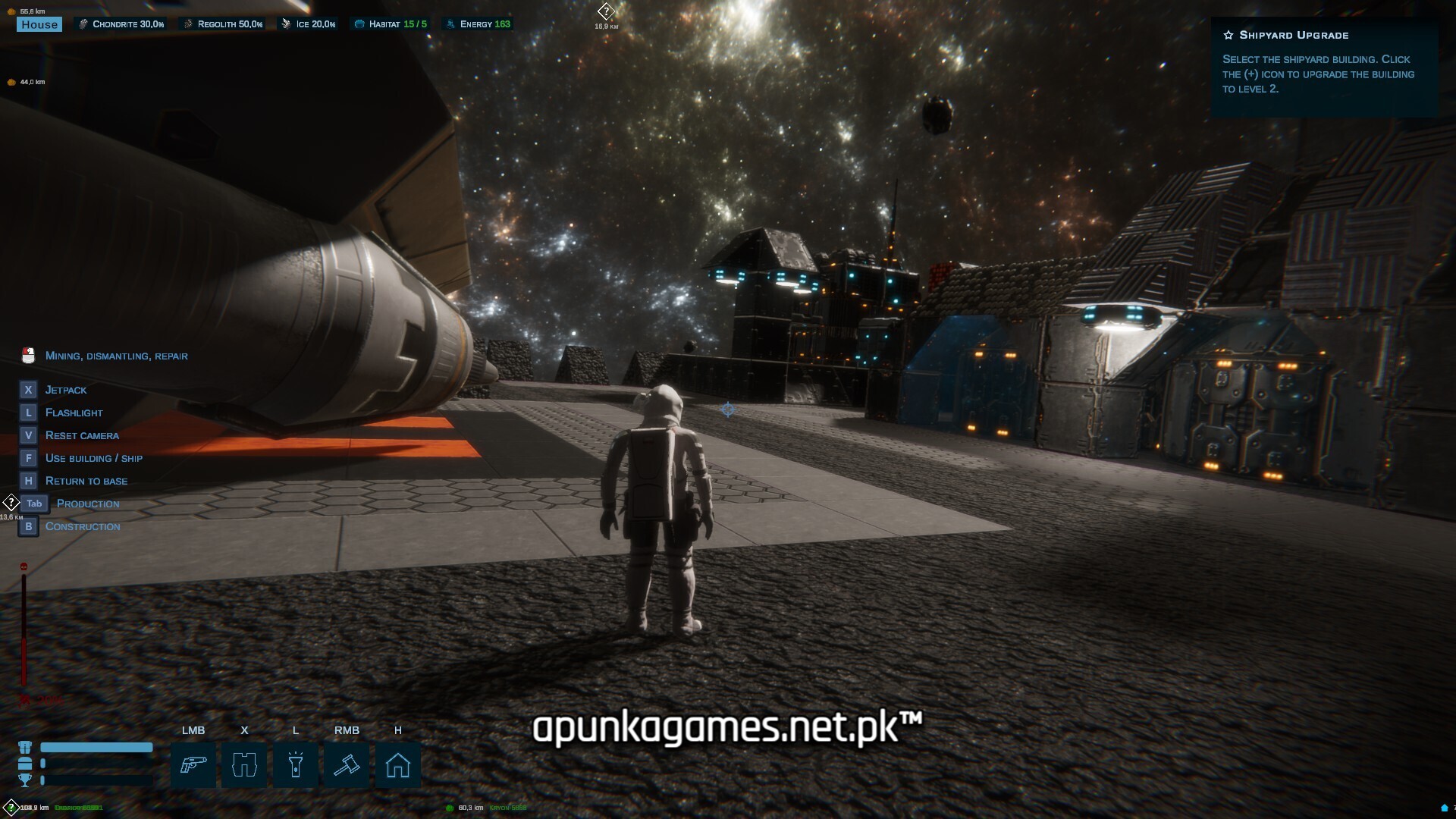Click the Habitat capacity indicator

click(x=391, y=24)
